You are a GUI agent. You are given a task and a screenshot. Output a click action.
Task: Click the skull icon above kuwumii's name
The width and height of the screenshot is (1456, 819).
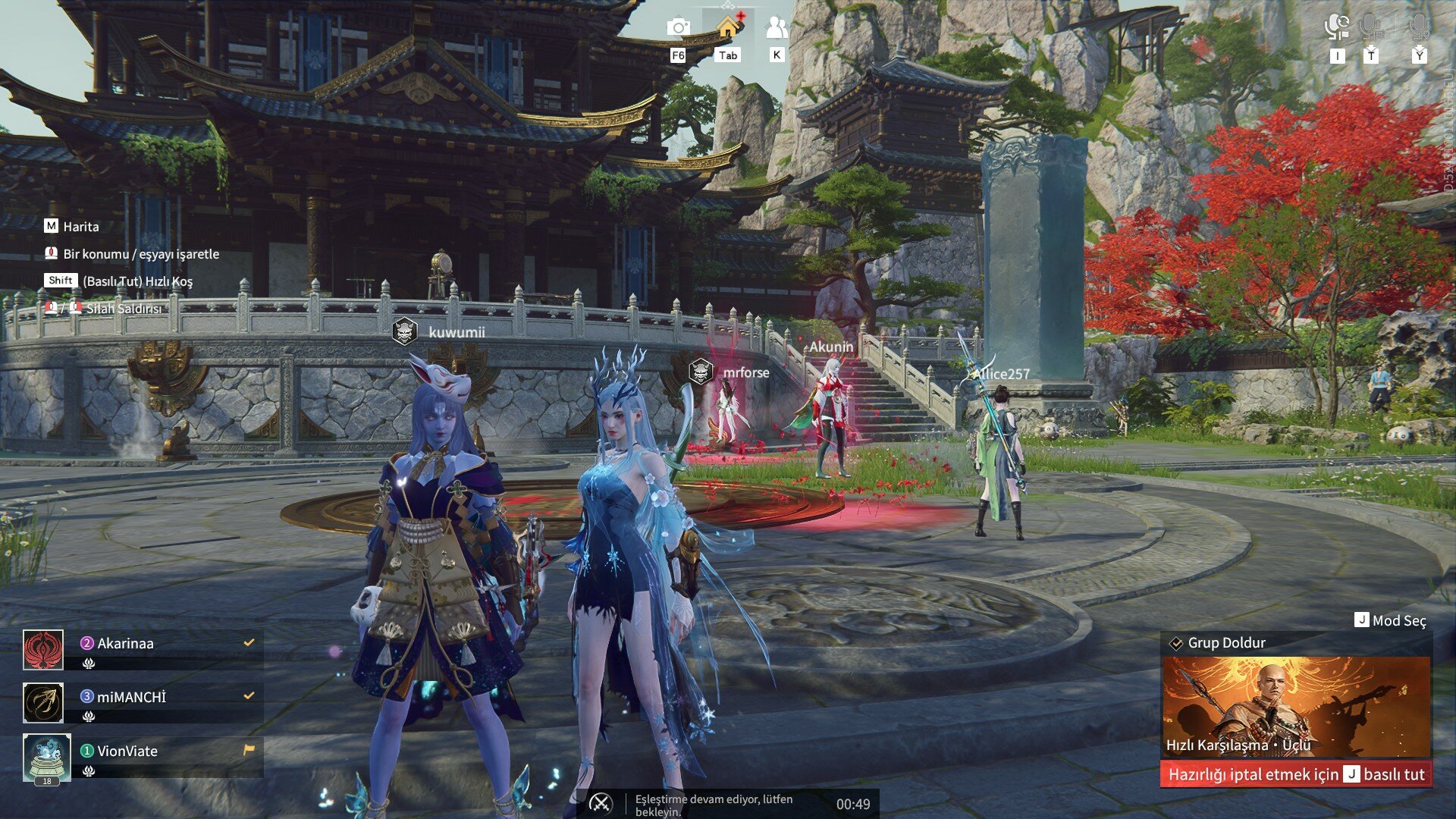point(406,331)
